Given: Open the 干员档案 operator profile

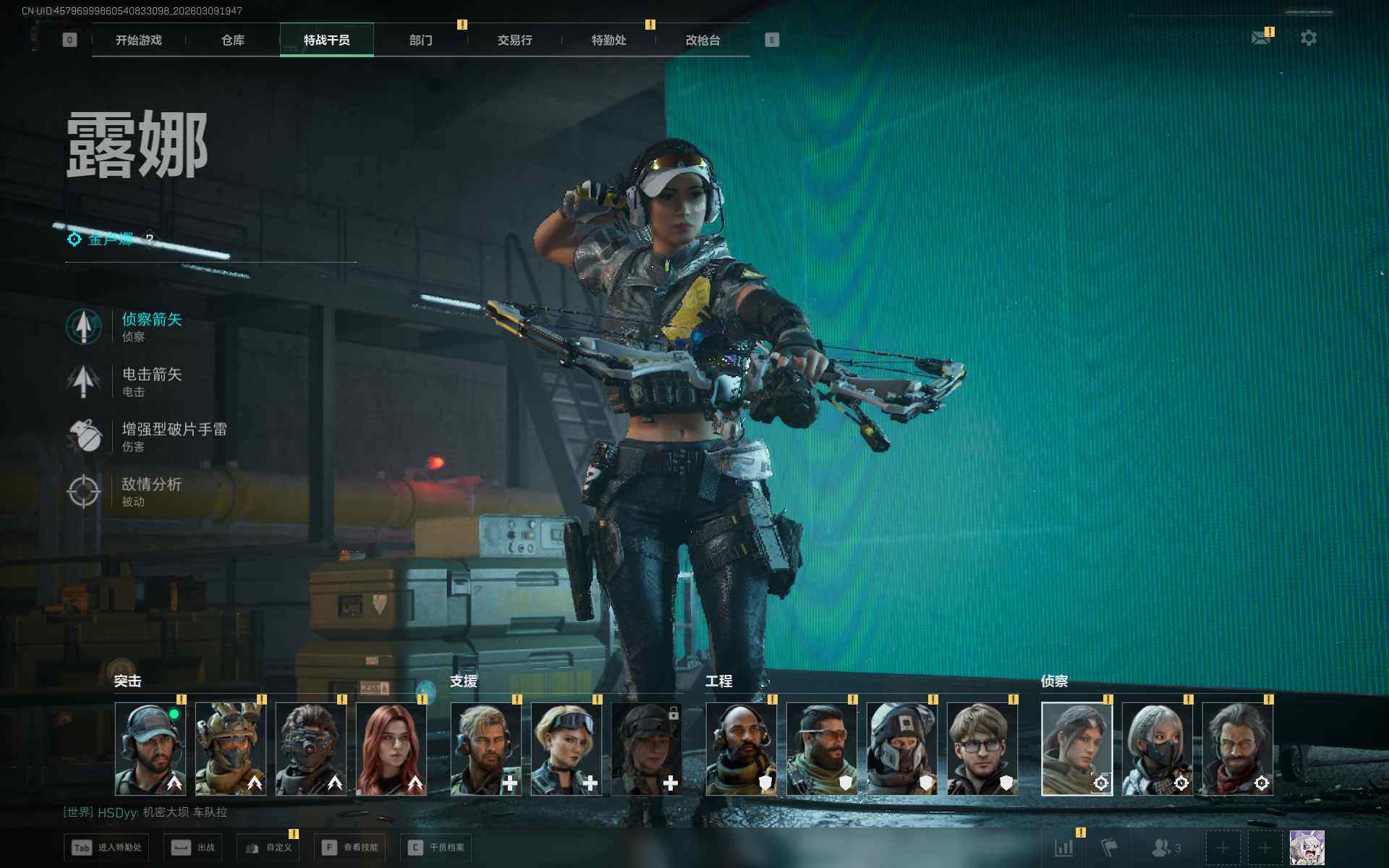Looking at the screenshot, I should [x=436, y=848].
